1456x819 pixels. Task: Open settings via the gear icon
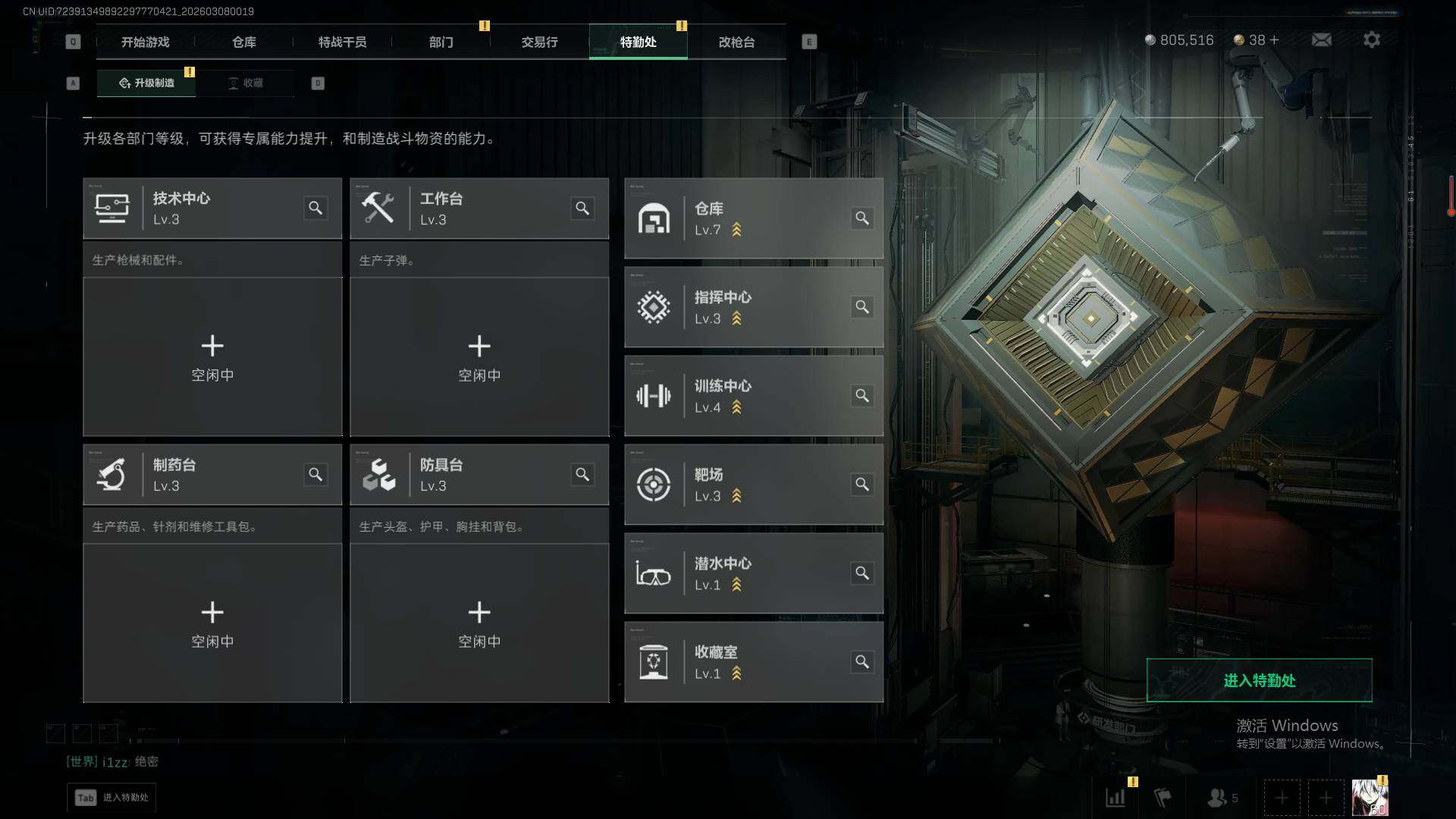click(1371, 39)
